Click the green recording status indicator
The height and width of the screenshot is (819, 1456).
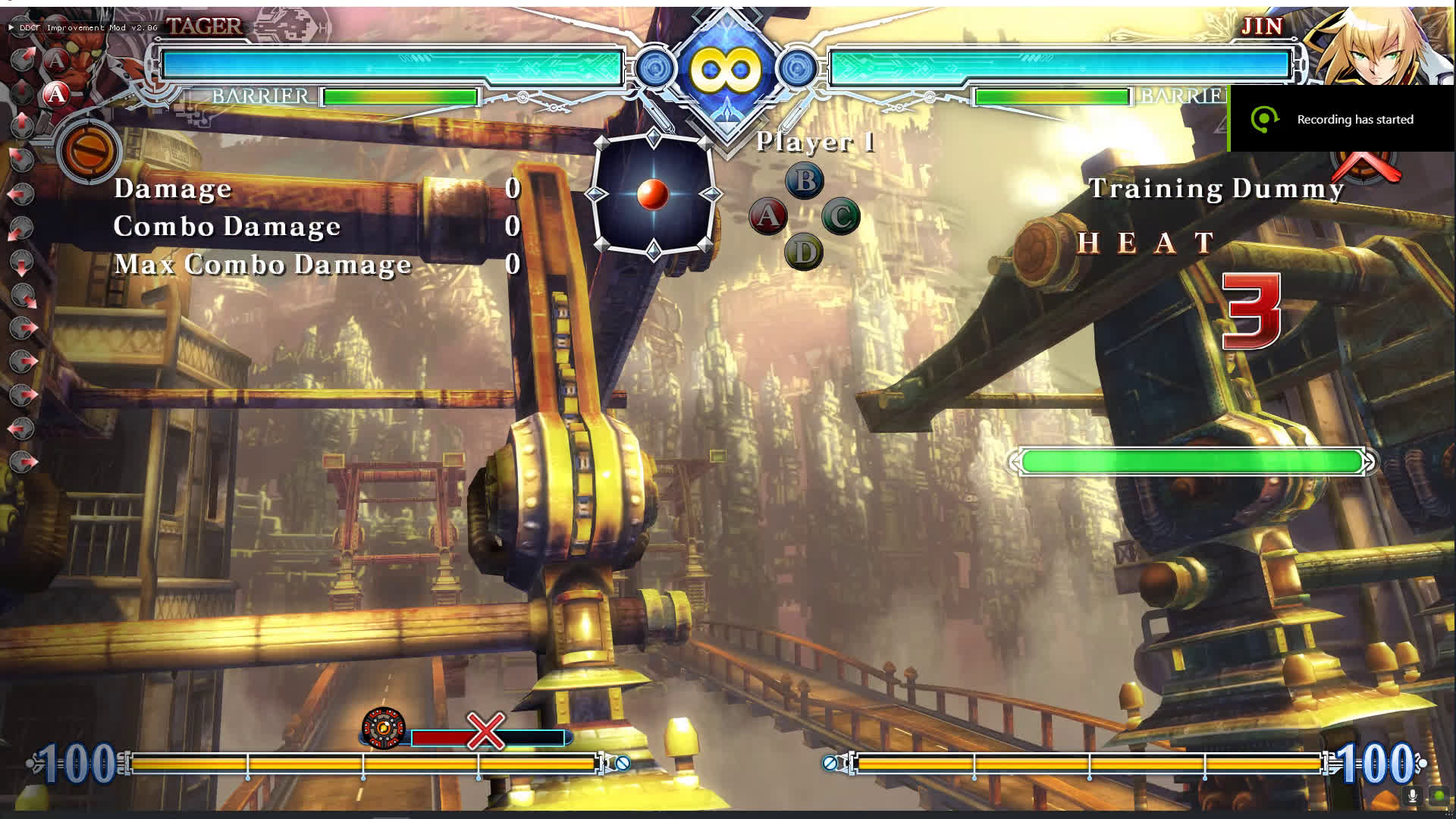point(1439,795)
